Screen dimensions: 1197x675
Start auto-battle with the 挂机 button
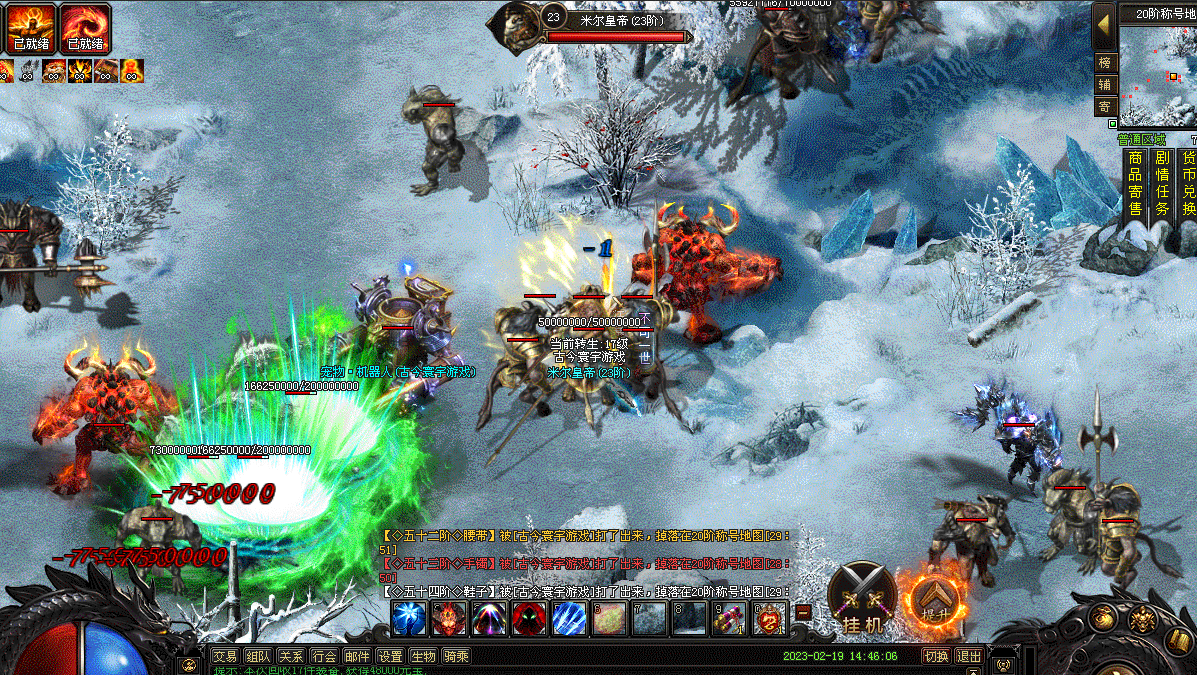[862, 597]
